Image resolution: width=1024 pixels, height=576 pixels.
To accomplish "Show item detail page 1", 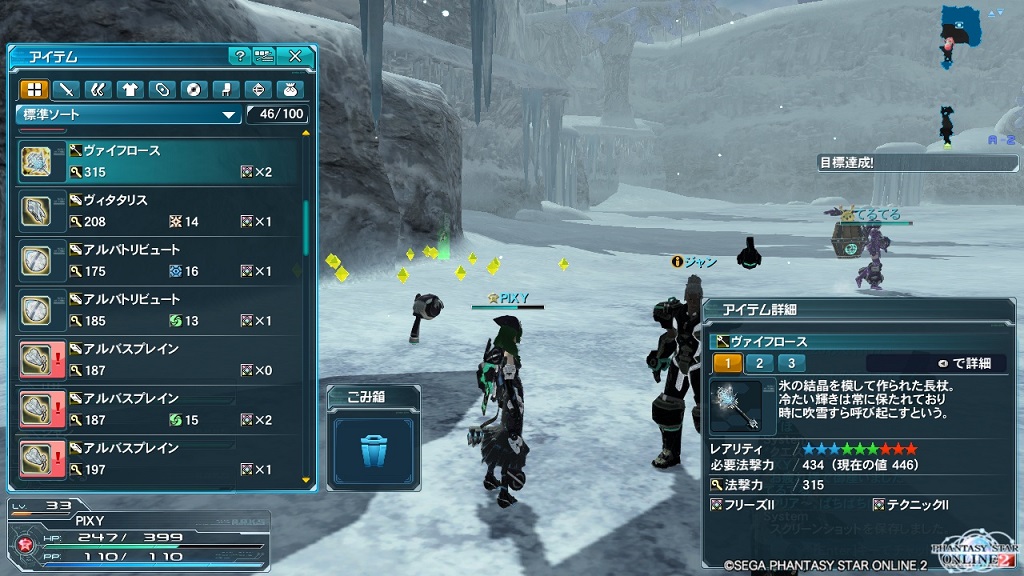I will (x=727, y=364).
